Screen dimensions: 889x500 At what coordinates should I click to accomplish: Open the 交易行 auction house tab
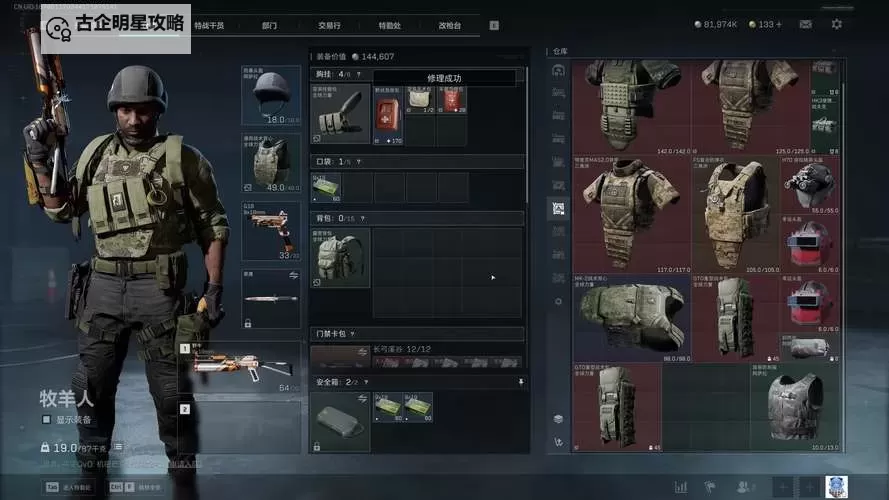click(329, 25)
